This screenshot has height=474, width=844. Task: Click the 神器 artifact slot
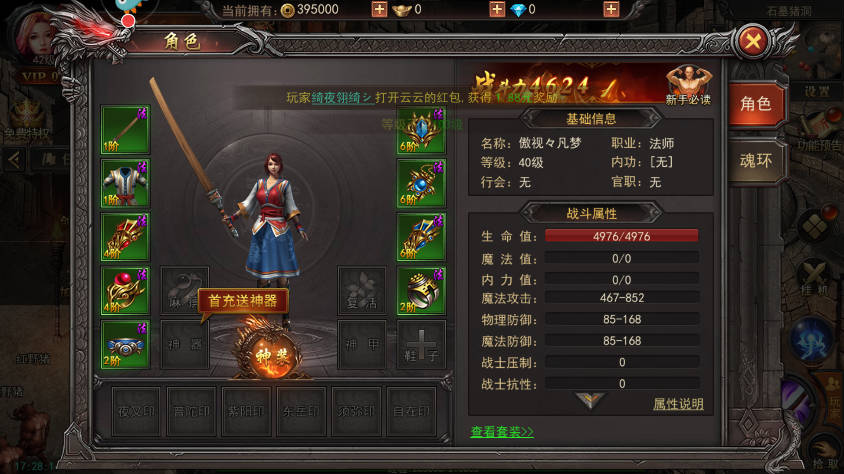pyautogui.click(x=185, y=344)
